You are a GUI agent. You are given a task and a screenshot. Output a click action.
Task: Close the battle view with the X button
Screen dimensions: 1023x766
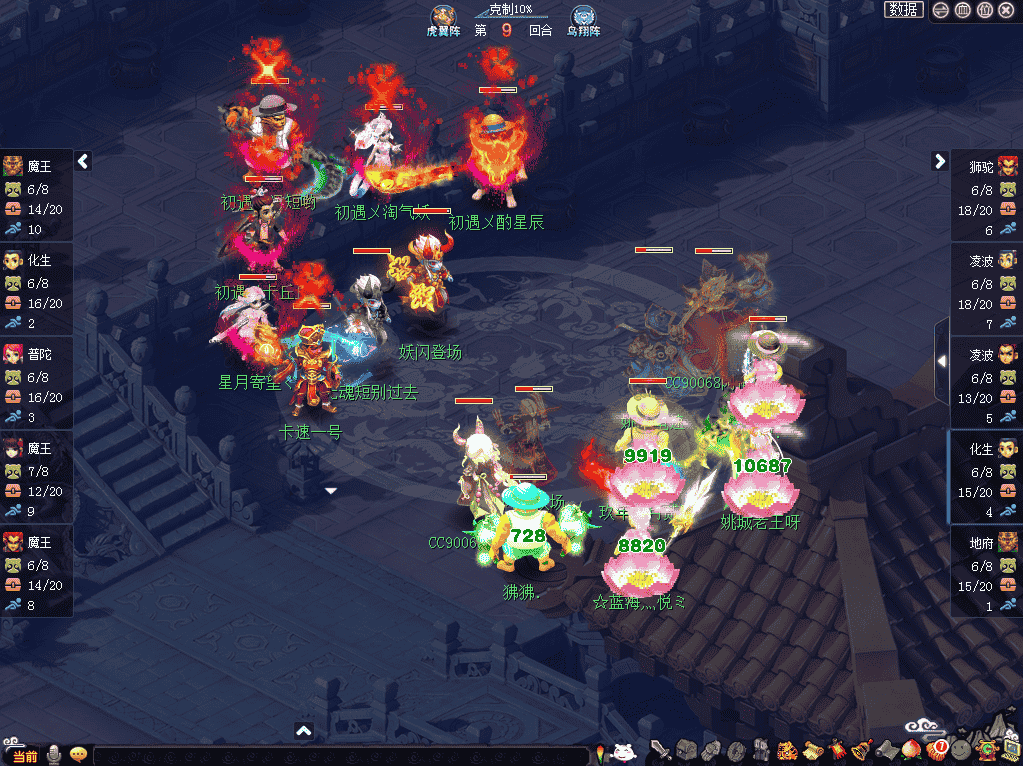tap(1006, 10)
